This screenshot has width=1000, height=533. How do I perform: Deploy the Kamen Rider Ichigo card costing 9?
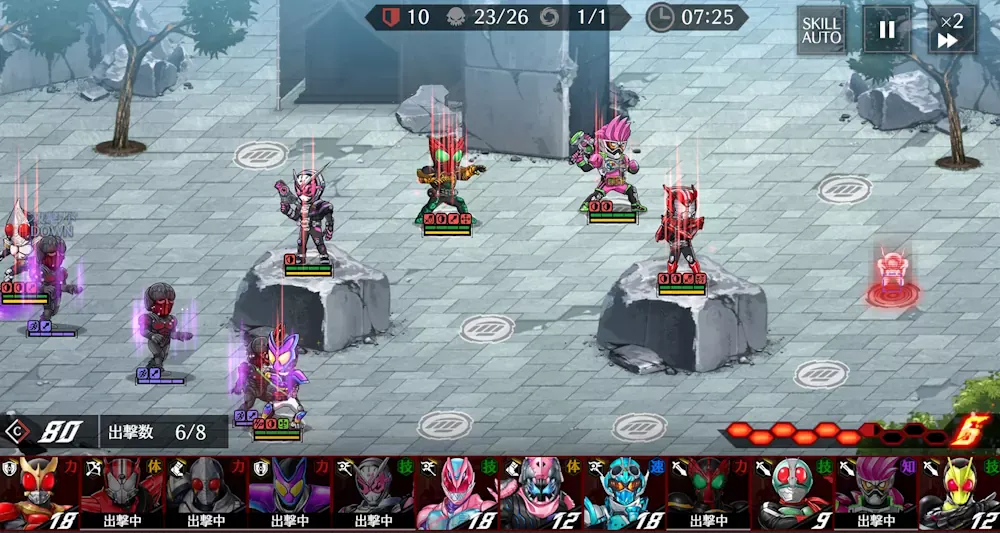[x=791, y=492]
